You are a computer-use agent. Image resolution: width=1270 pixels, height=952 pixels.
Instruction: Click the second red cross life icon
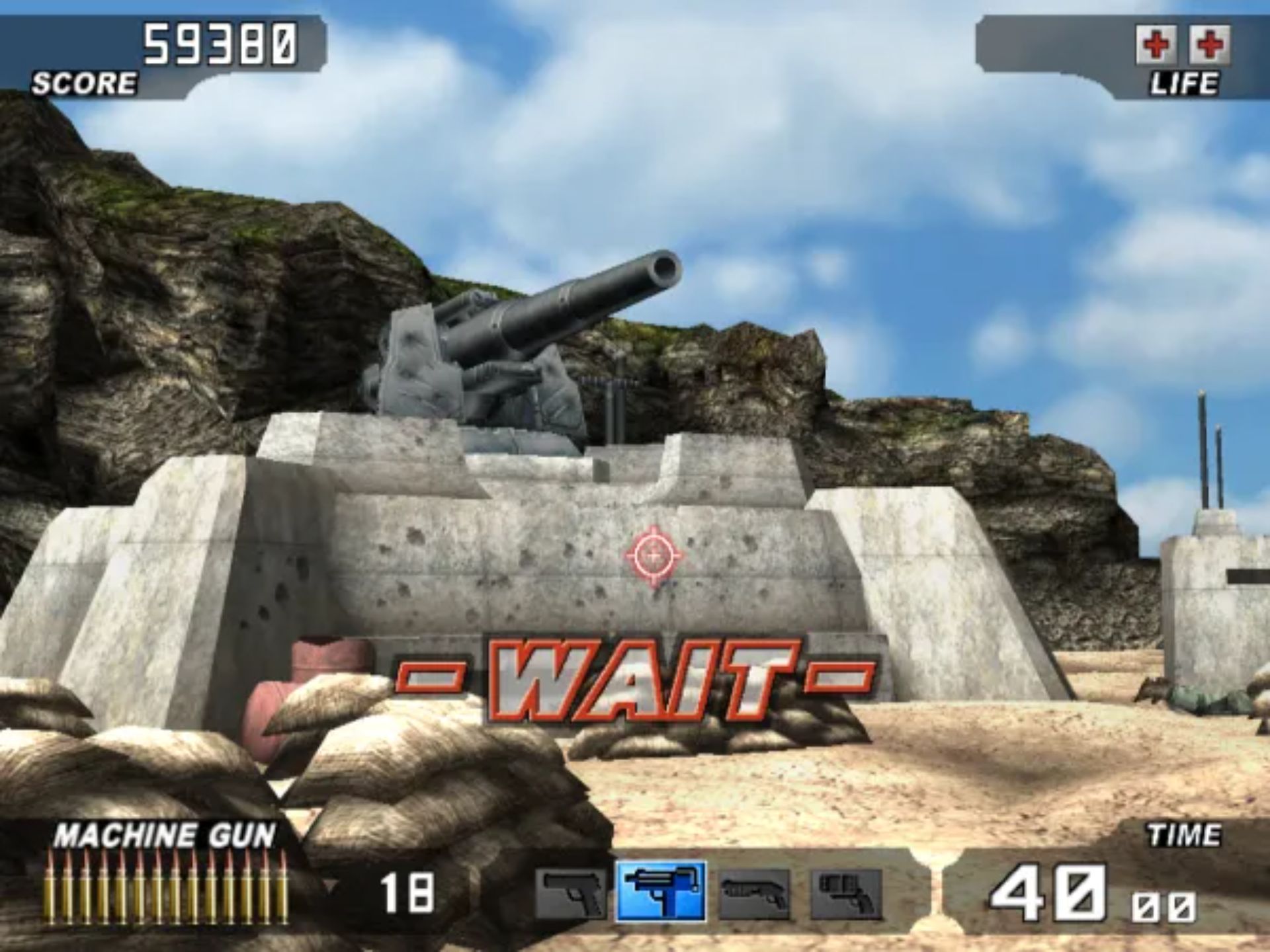coord(1210,45)
